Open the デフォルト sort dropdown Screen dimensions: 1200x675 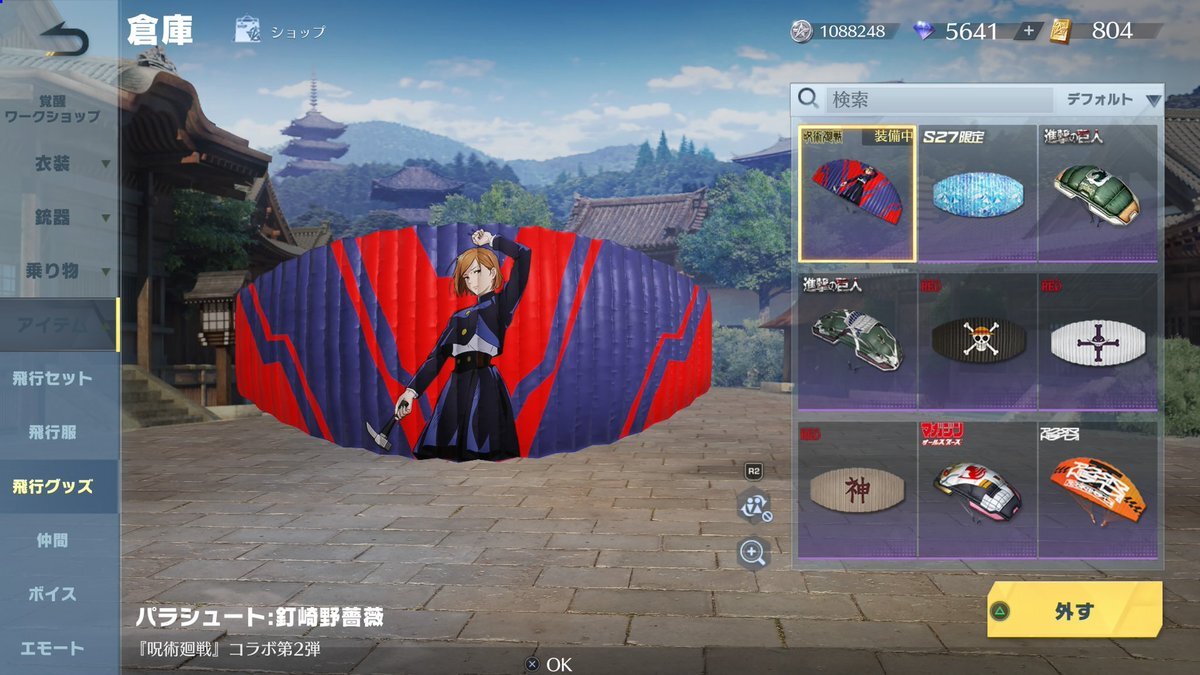click(1111, 100)
